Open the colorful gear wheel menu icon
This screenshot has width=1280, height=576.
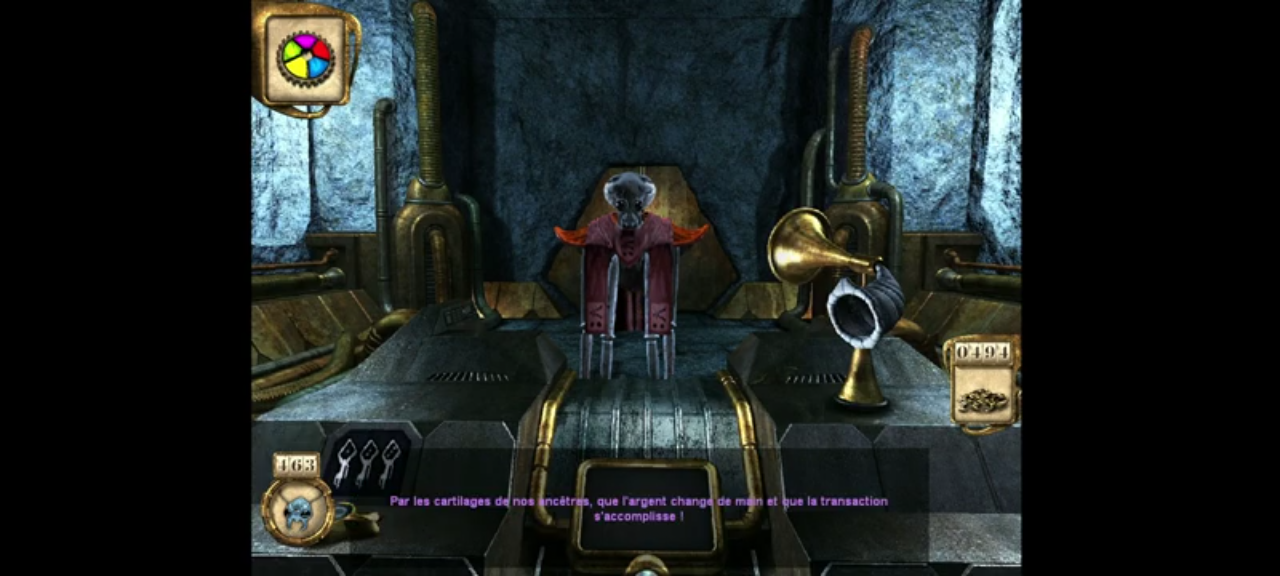(306, 59)
